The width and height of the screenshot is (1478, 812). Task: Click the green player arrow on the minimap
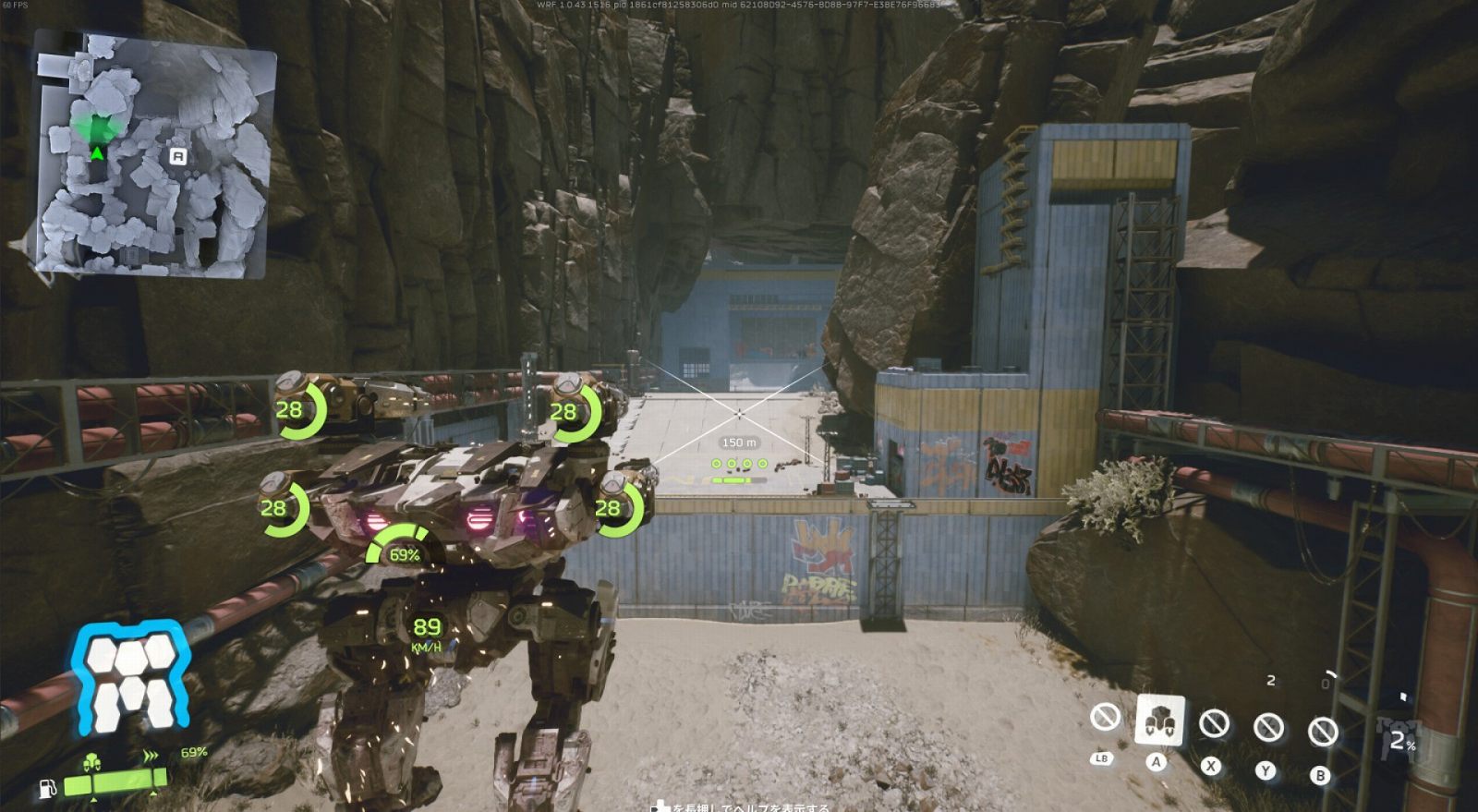[97, 152]
